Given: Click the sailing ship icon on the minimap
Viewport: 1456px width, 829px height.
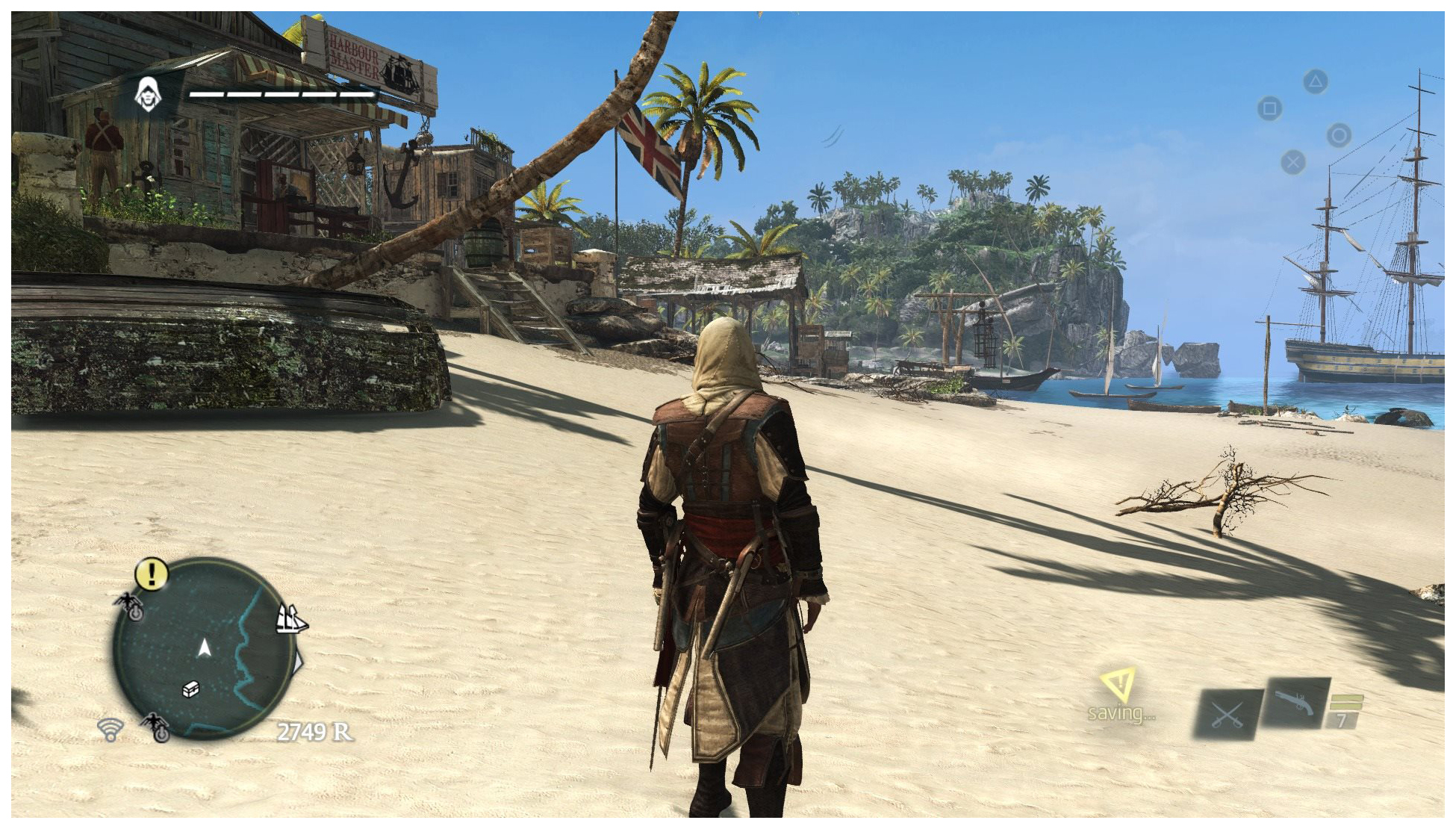Looking at the screenshot, I should pos(290,619).
